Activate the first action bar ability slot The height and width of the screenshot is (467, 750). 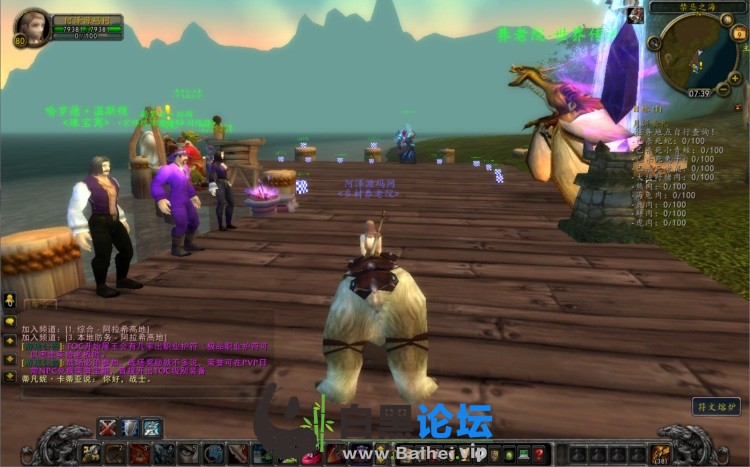(88, 454)
